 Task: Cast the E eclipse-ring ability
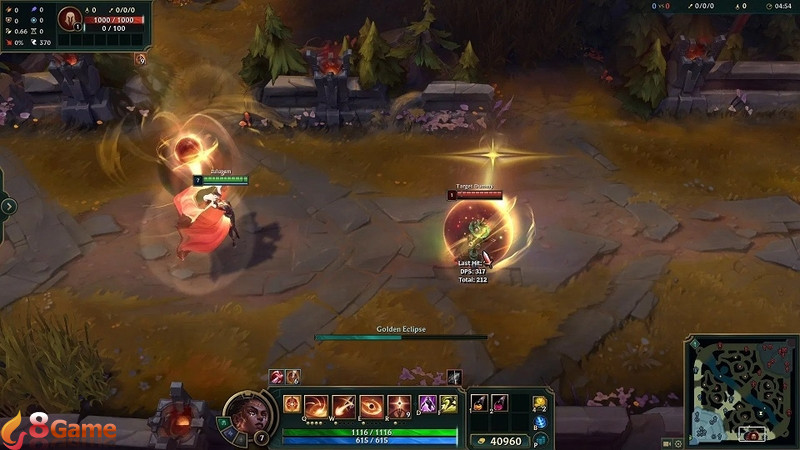(371, 404)
